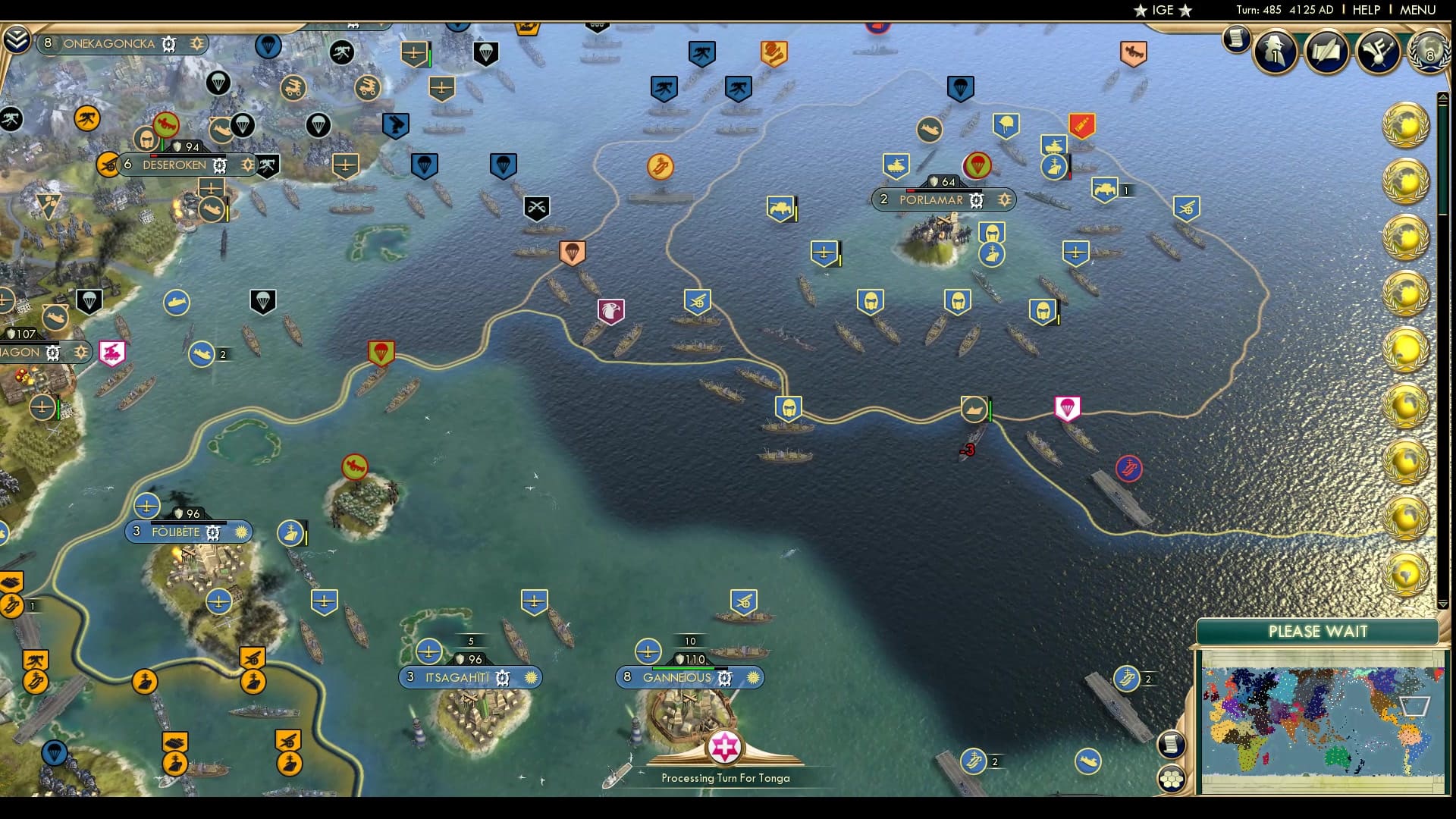This screenshot has width=1456, height=819.
Task: Open HELP from the top bar
Action: pyautogui.click(x=1367, y=10)
